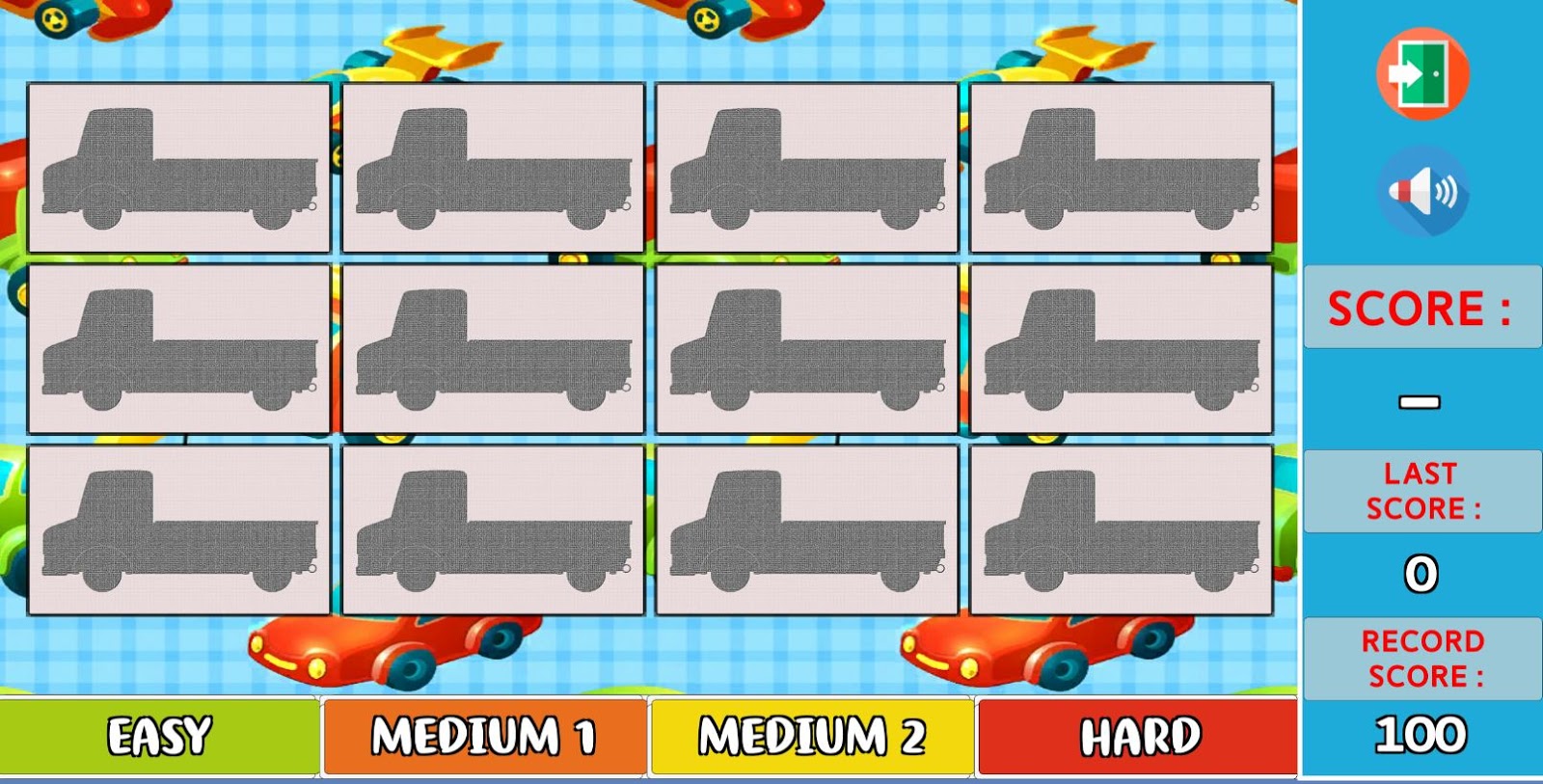
Task: Flip the rightmost card in the middle row
Action: click(x=1121, y=347)
